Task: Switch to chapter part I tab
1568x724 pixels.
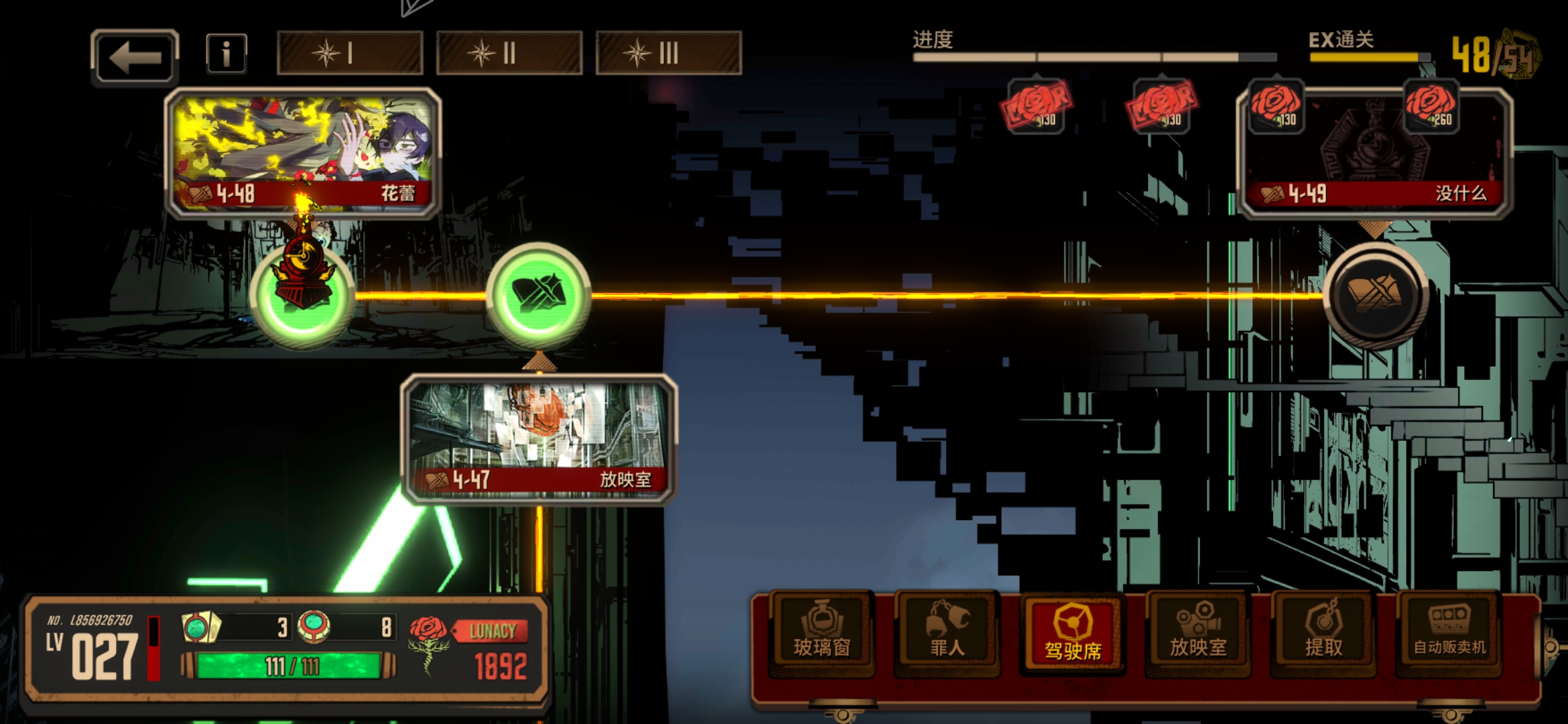Action: pyautogui.click(x=350, y=53)
